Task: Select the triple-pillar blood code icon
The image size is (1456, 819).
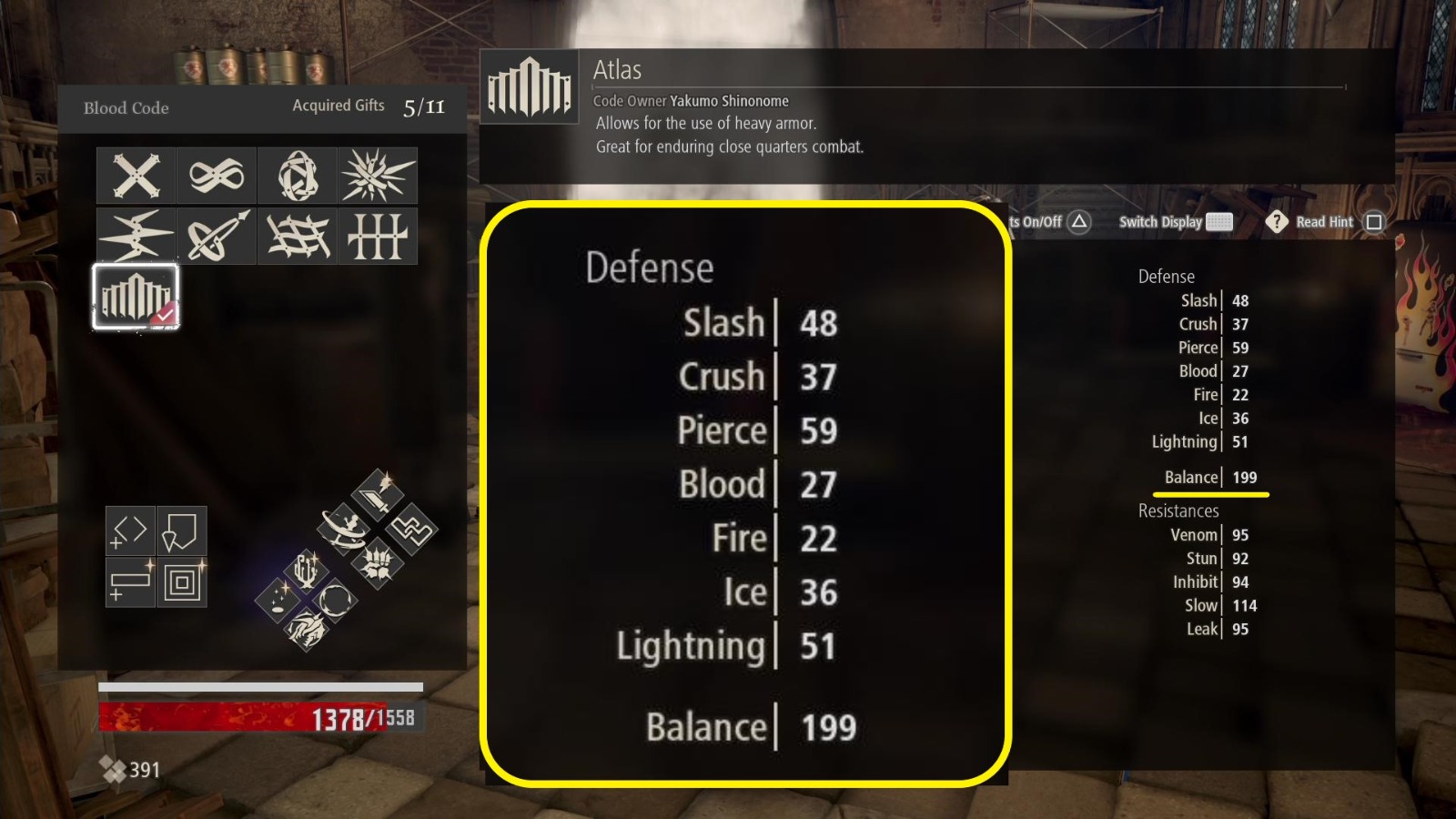Action: coord(378,235)
